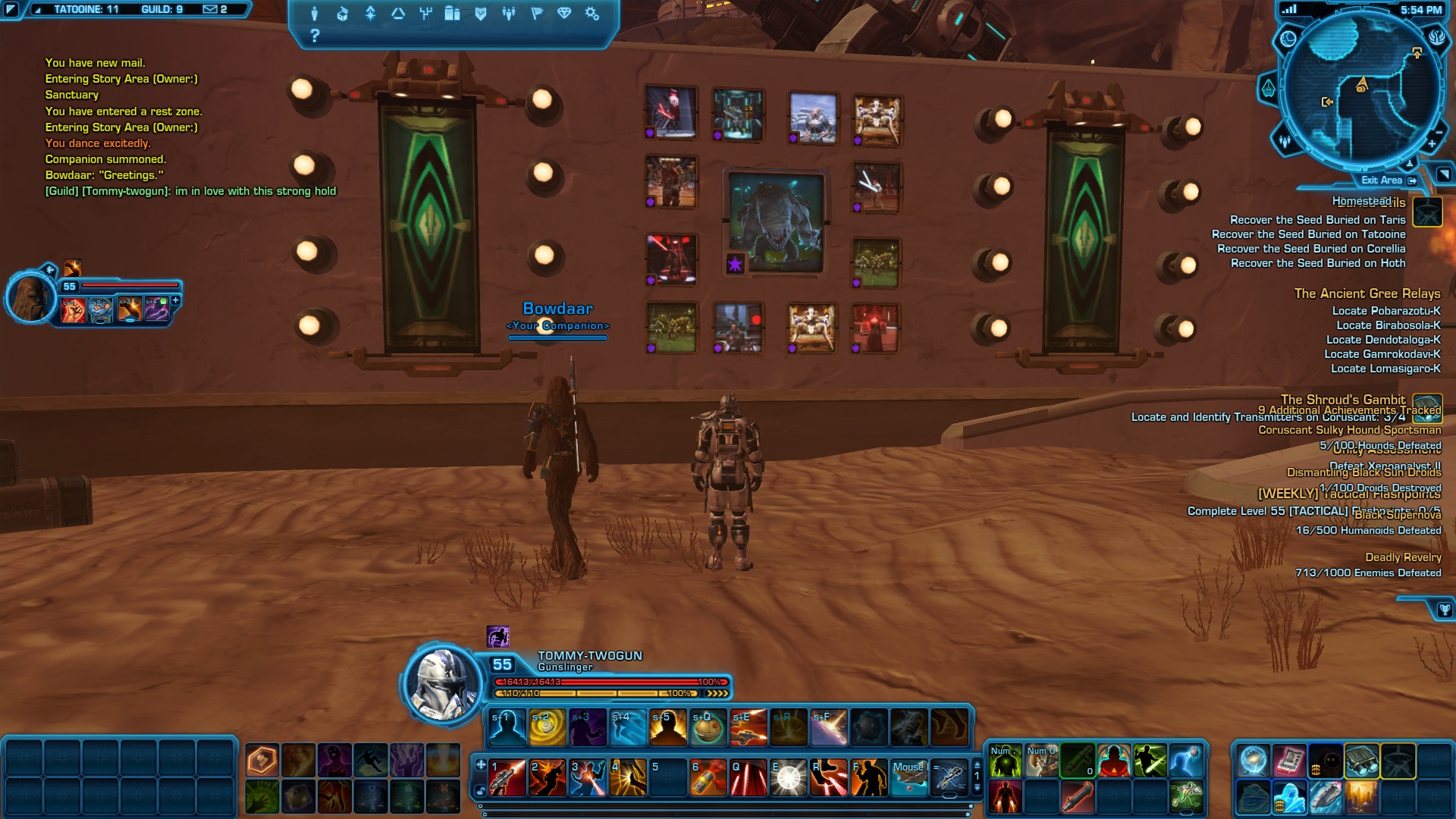Open the large rancor decoration thumbnail
The width and height of the screenshot is (1456, 819).
pos(776,221)
